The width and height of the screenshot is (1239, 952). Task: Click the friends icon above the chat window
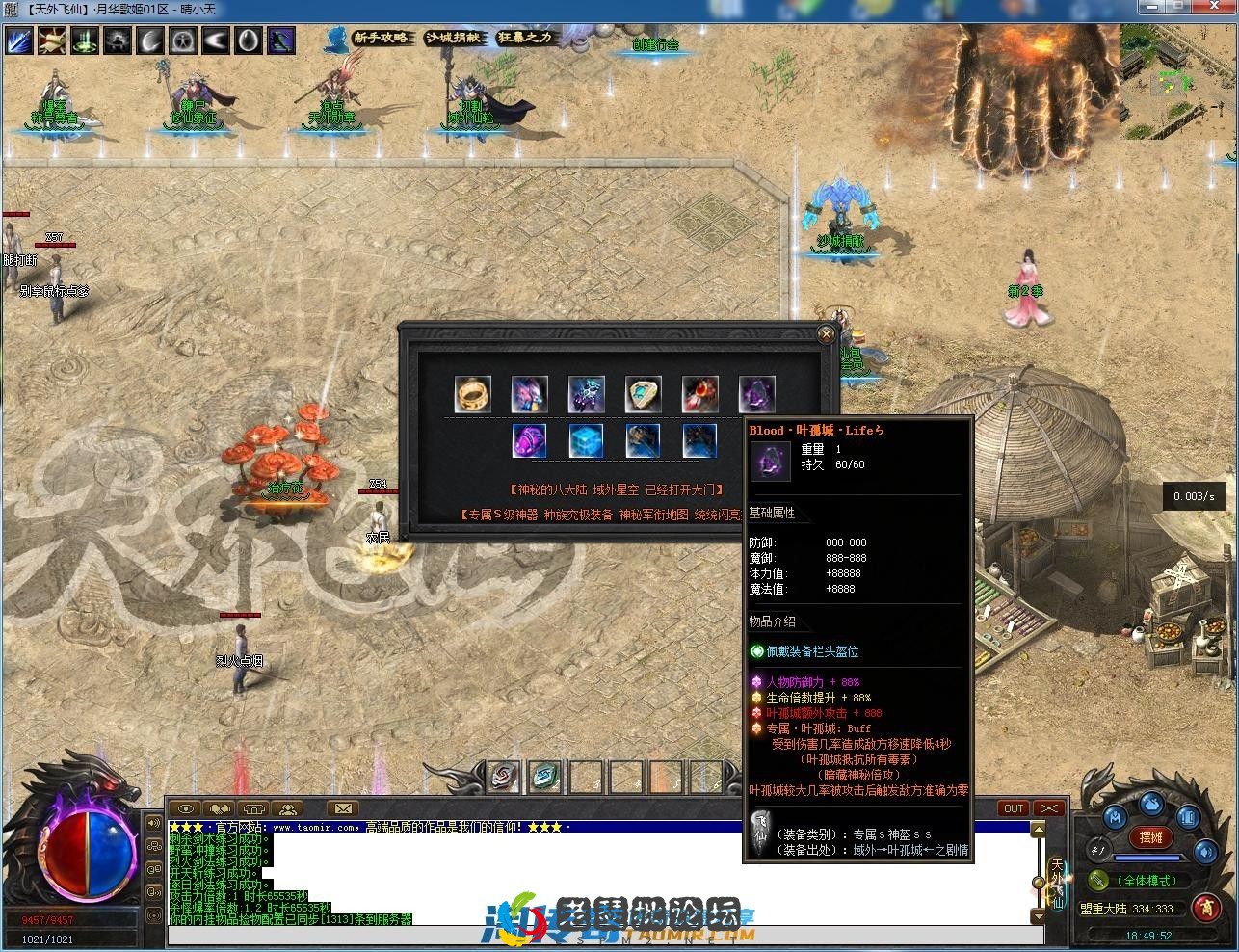click(x=289, y=808)
